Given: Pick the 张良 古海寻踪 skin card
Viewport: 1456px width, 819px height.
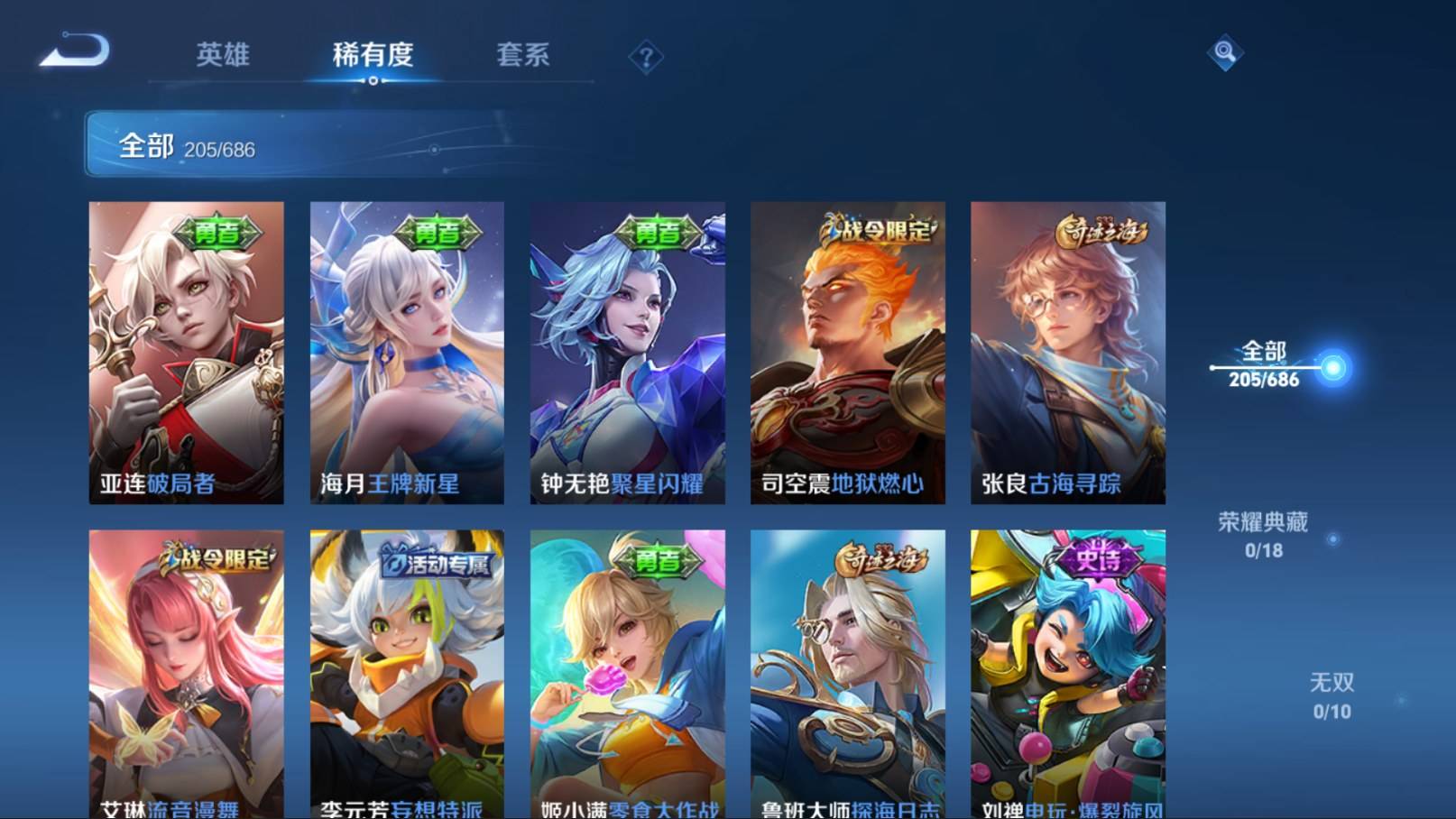Looking at the screenshot, I should coord(1067,352).
